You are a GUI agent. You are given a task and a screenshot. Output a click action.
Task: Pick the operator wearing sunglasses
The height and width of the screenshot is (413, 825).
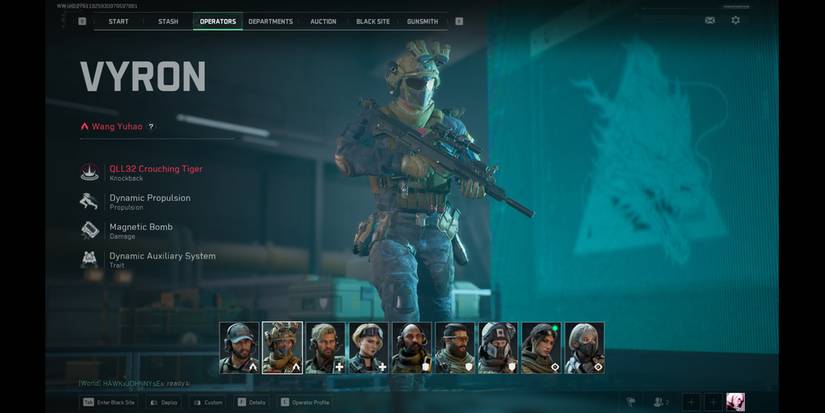(x=453, y=347)
